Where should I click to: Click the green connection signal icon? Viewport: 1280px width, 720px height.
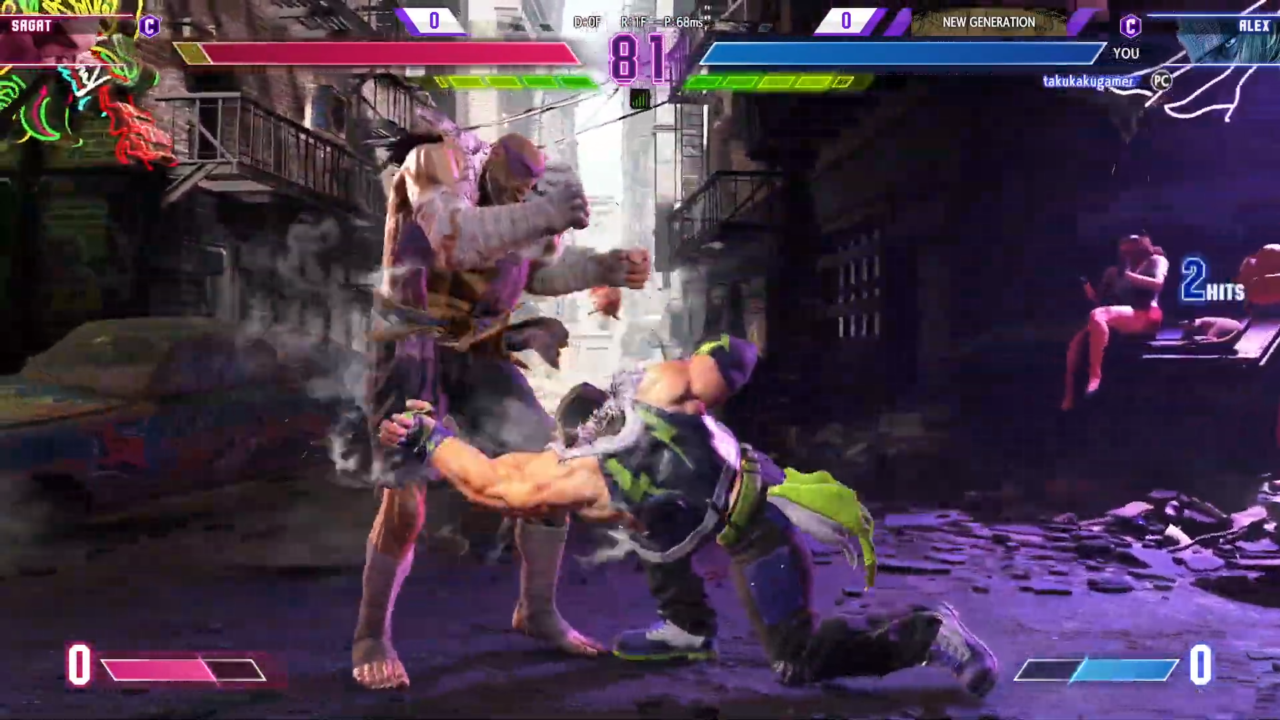point(640,98)
